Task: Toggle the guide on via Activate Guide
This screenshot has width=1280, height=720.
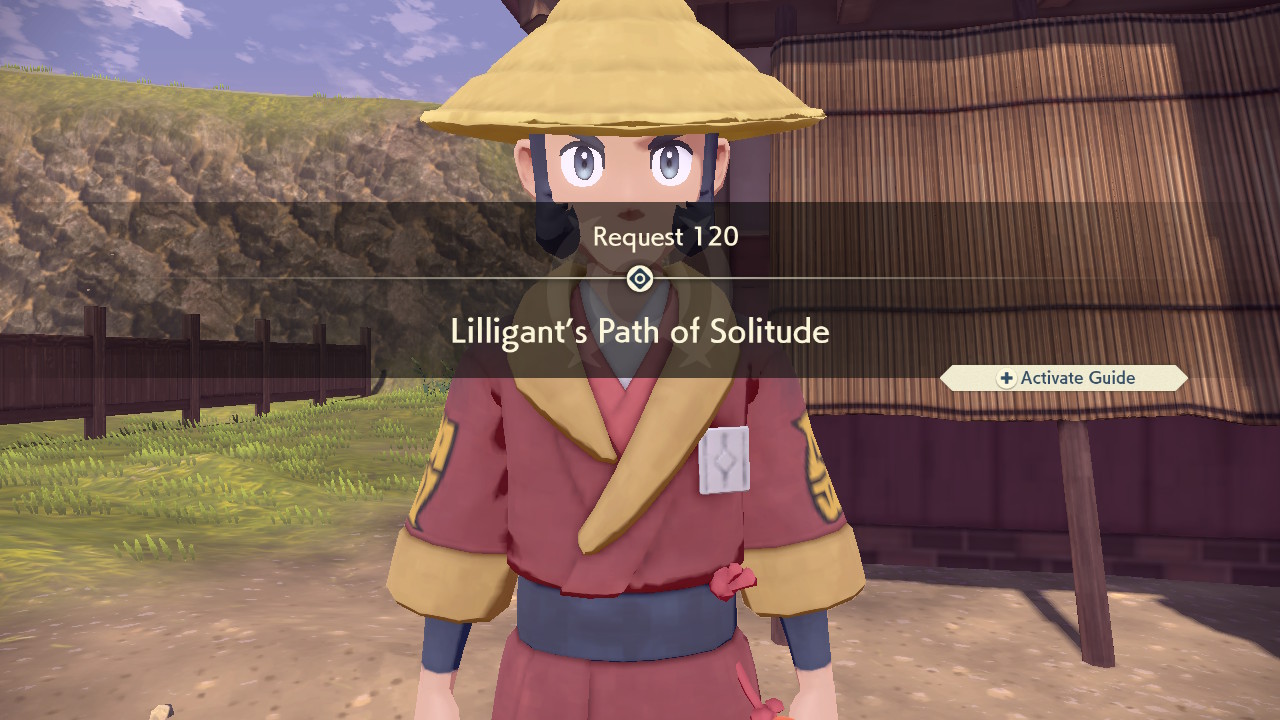Action: pyautogui.click(x=1063, y=378)
